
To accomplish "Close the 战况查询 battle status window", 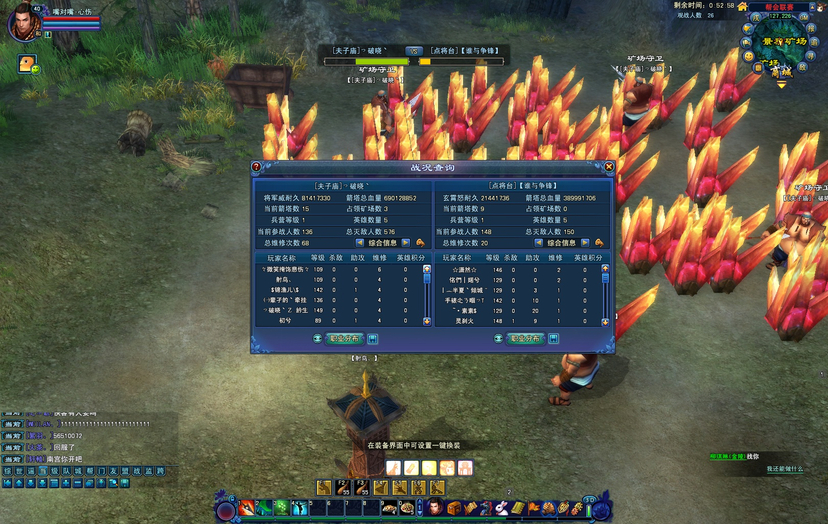I will point(610,167).
